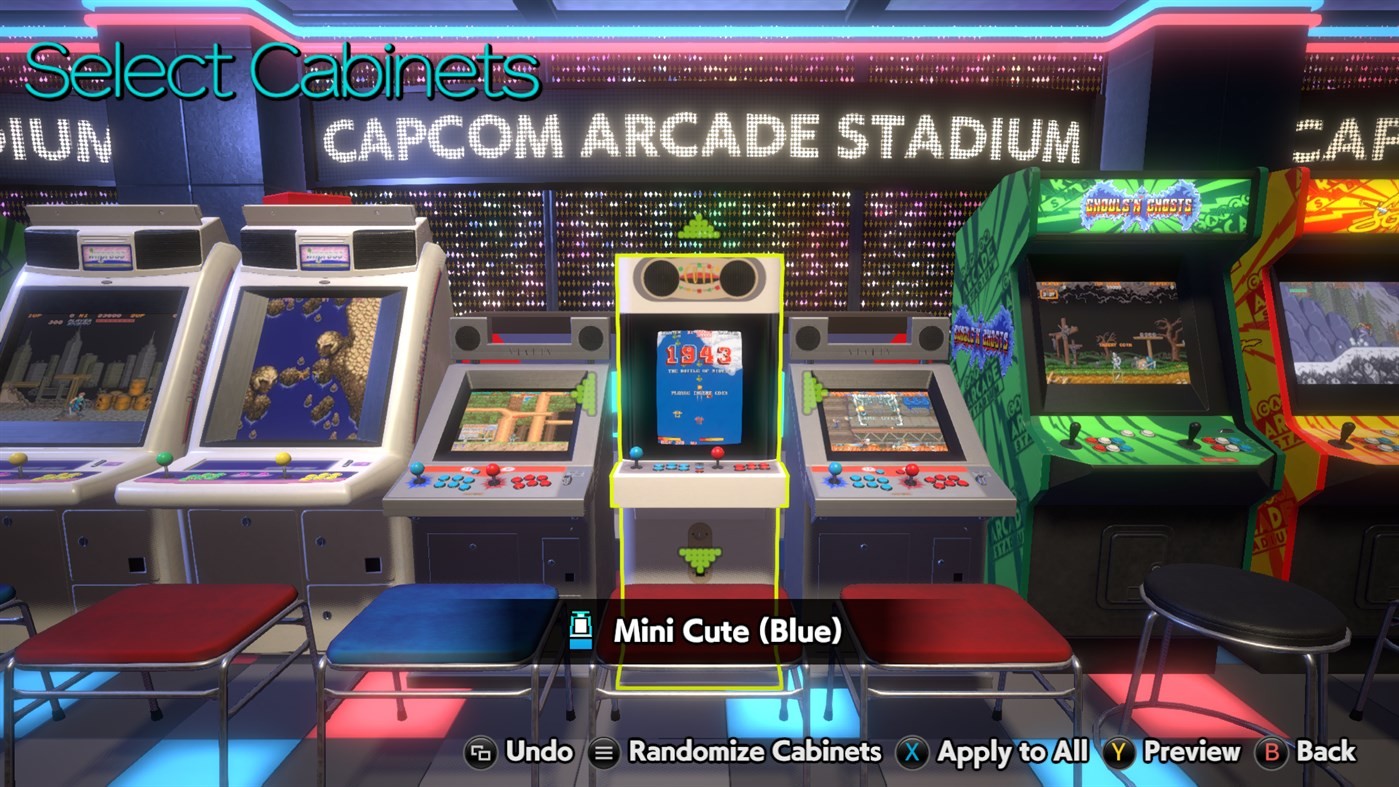Select Apply to All
The width and height of the screenshot is (1399, 787).
1012,751
